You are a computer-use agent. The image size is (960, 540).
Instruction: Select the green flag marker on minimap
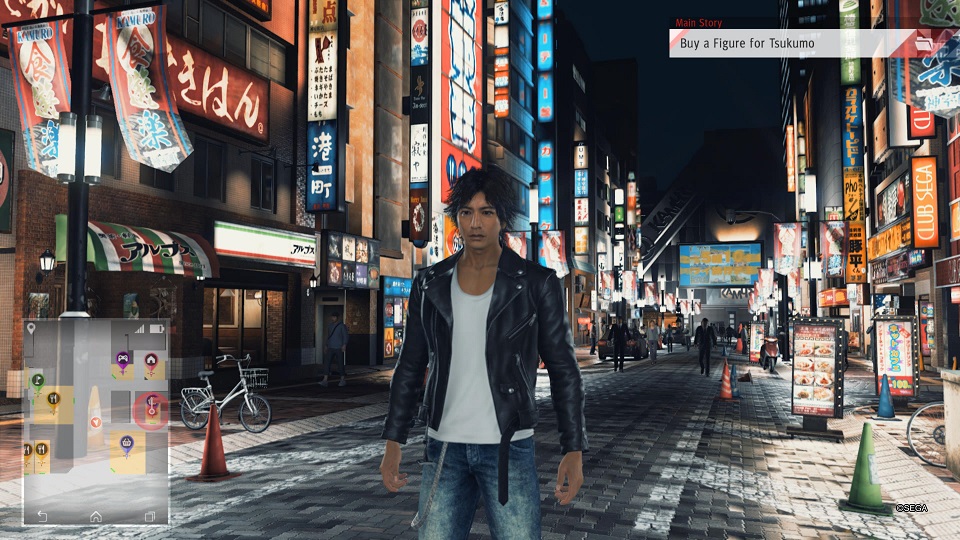tap(38, 380)
